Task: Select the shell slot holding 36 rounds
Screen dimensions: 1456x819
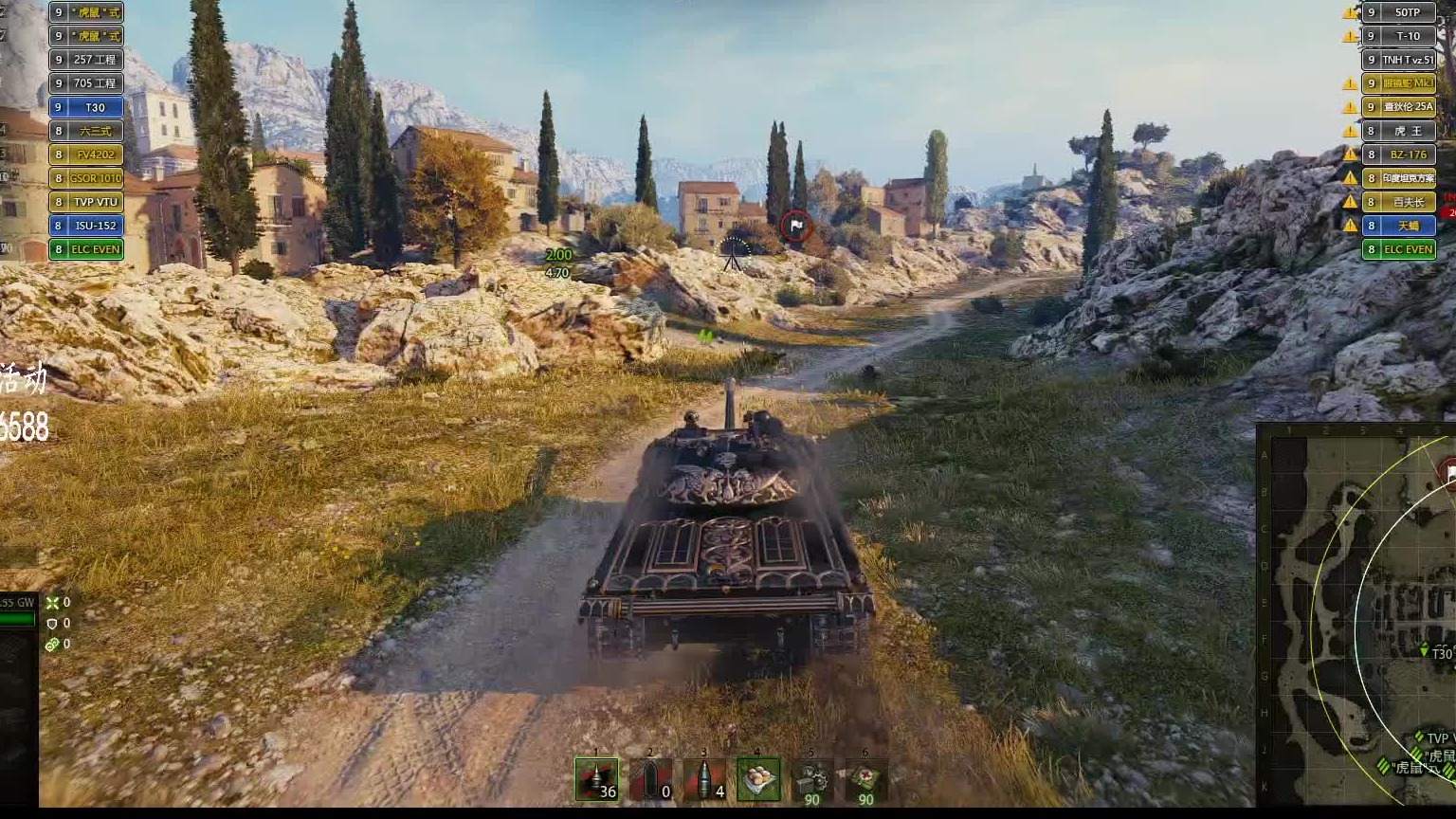Action: 597,779
